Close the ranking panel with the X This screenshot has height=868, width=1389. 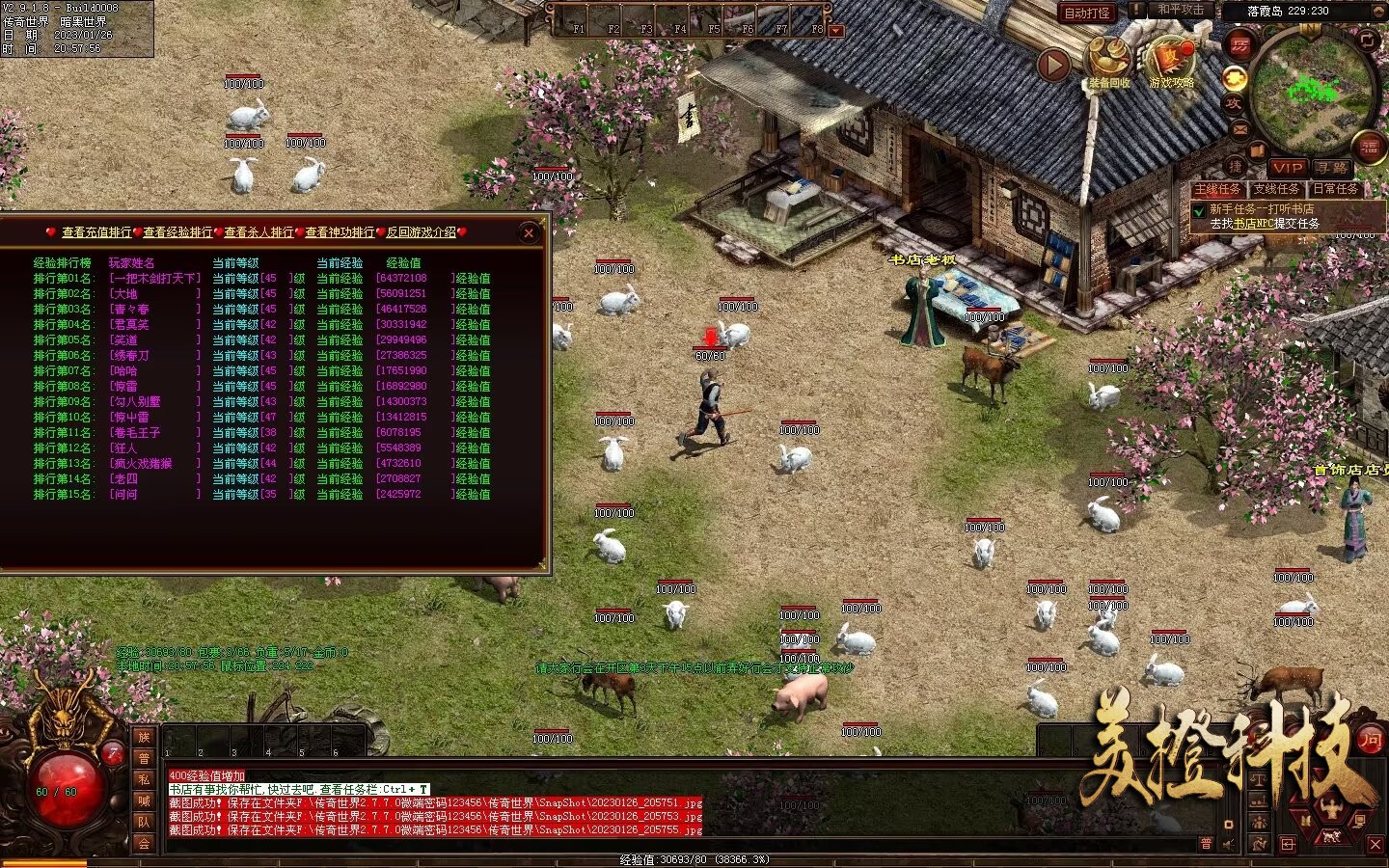click(529, 232)
